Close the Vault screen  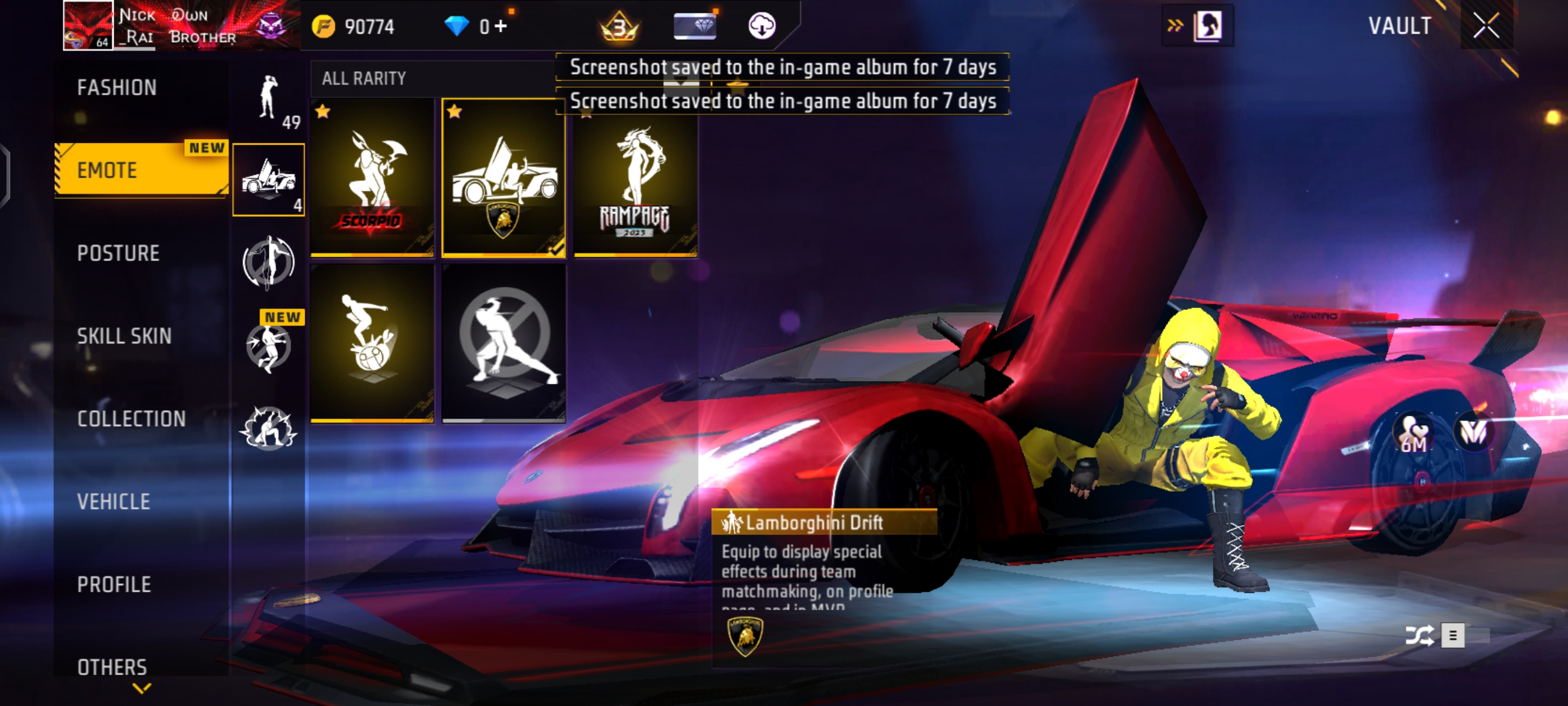[1486, 26]
